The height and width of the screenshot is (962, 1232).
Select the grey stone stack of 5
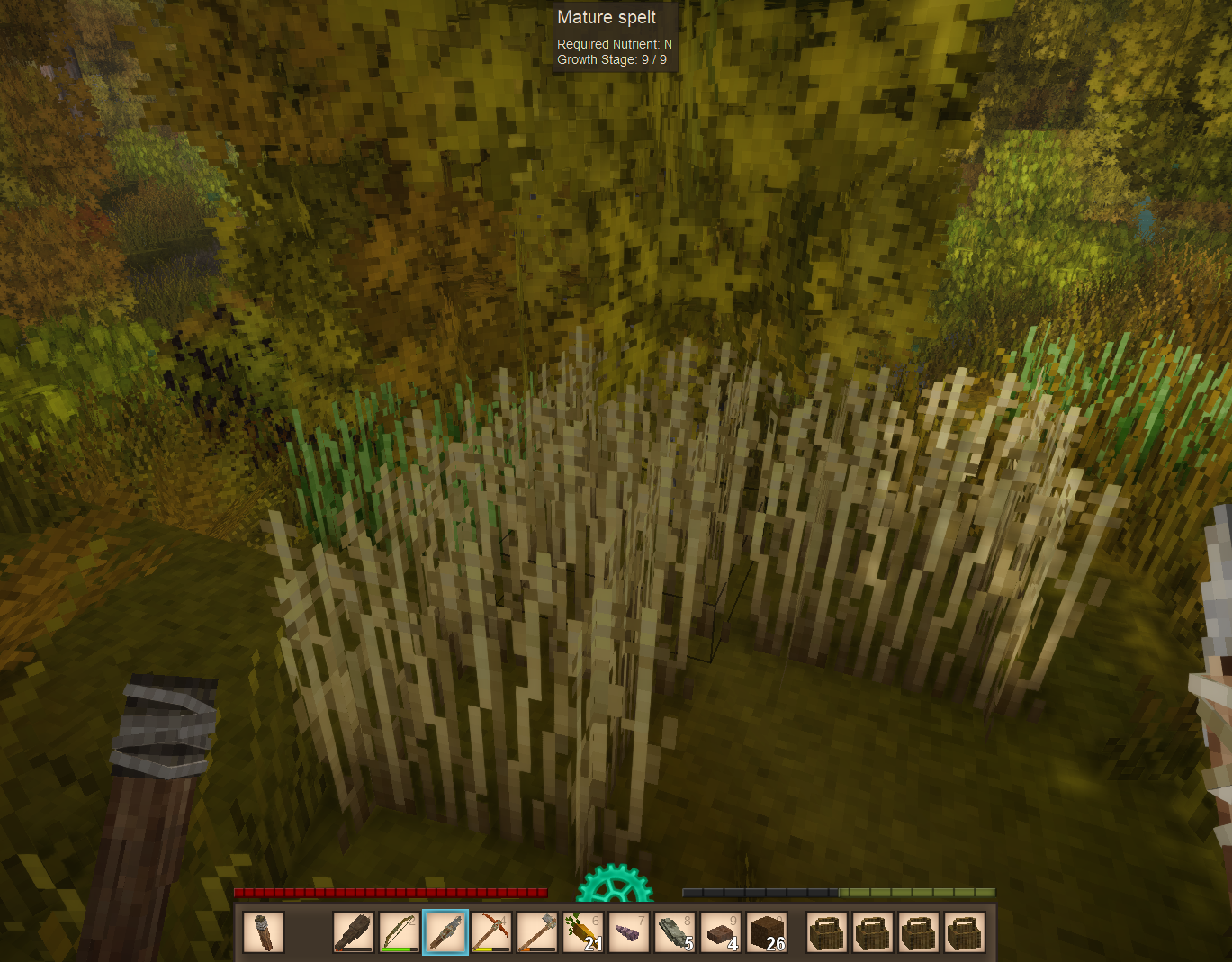tap(675, 931)
